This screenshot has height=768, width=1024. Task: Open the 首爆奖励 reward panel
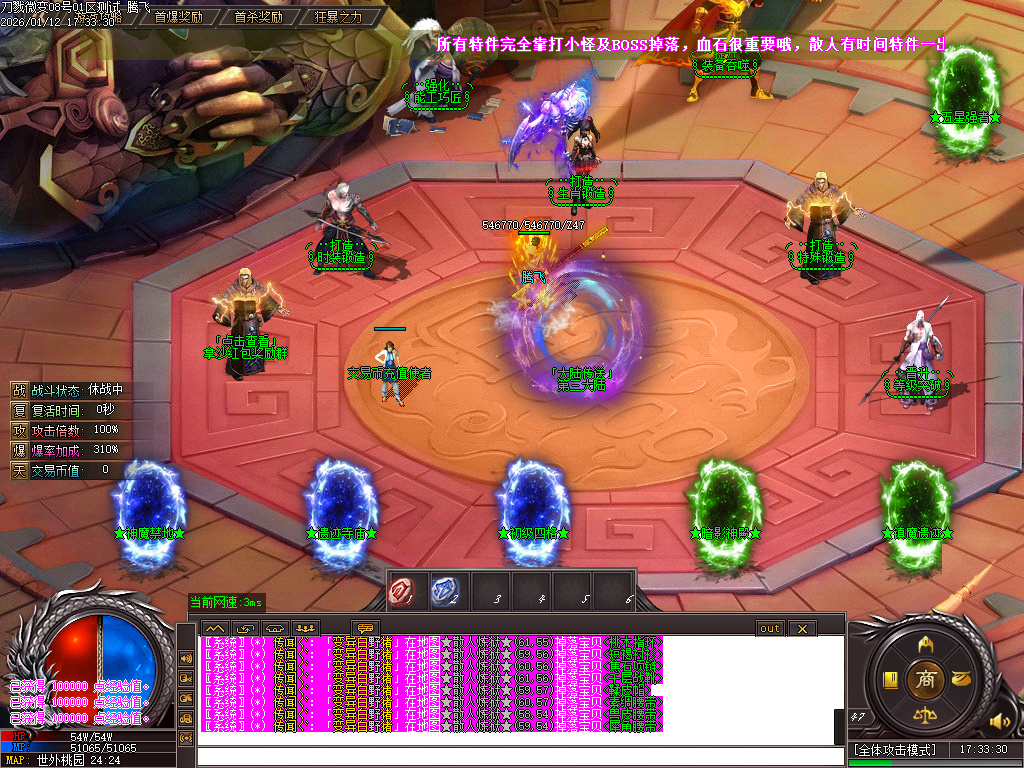(x=179, y=17)
